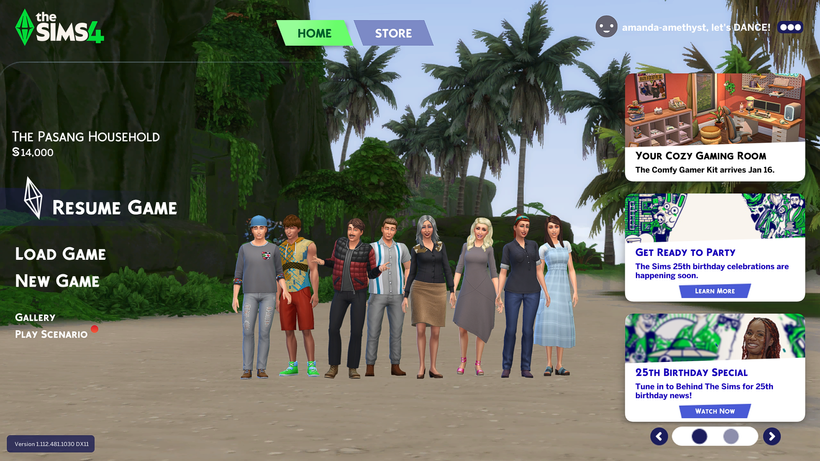Select the dark blue page indicator dot
Image resolution: width=820 pixels, height=461 pixels.
point(699,436)
